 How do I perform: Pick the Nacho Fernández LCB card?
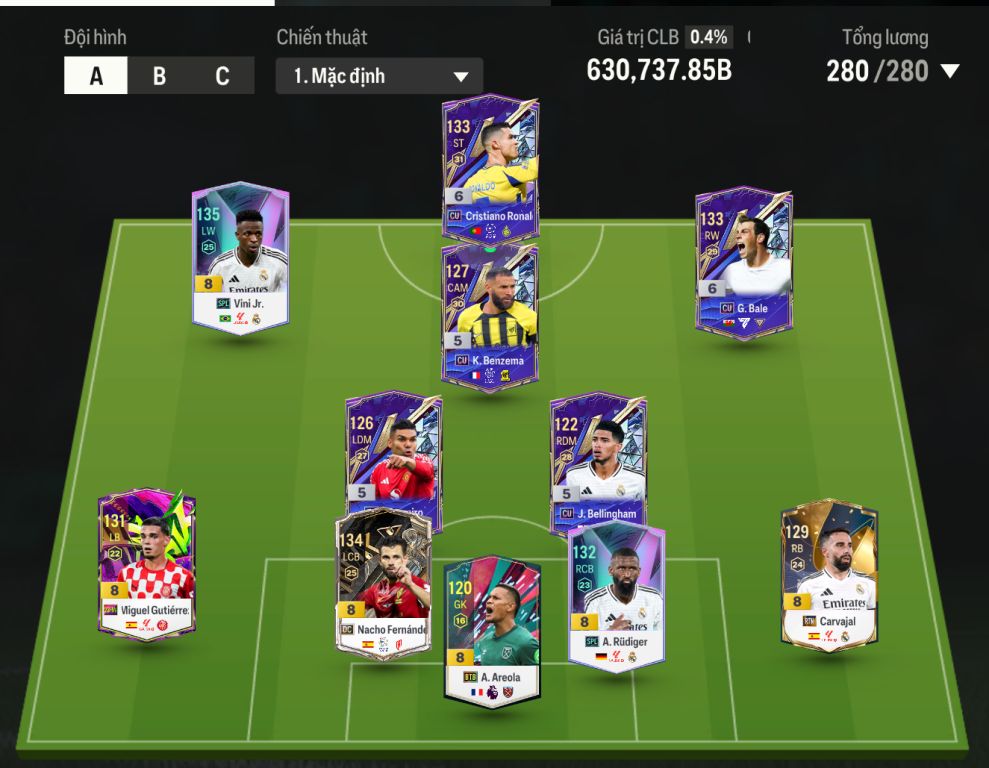[x=383, y=585]
